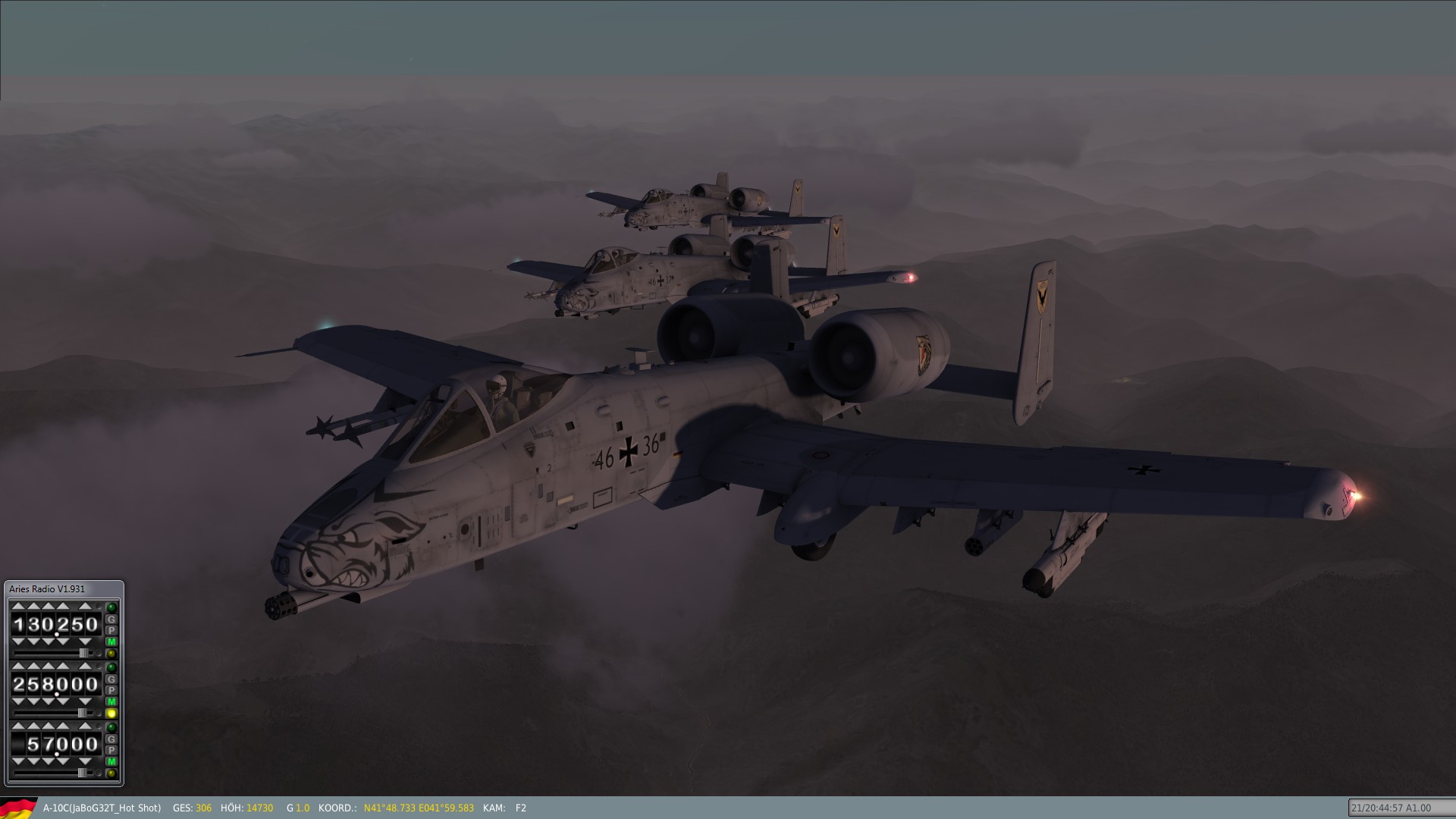The width and height of the screenshot is (1456, 819).
Task: Toggle the M button on the 57.000 radio
Action: click(x=111, y=761)
